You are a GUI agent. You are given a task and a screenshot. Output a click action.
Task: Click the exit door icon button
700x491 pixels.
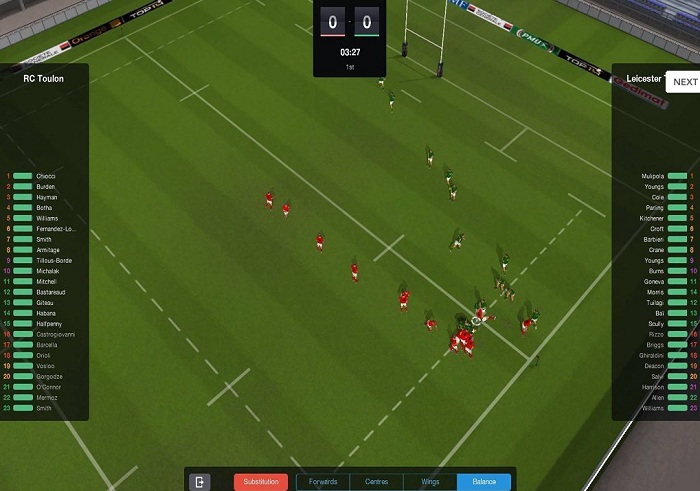201,482
